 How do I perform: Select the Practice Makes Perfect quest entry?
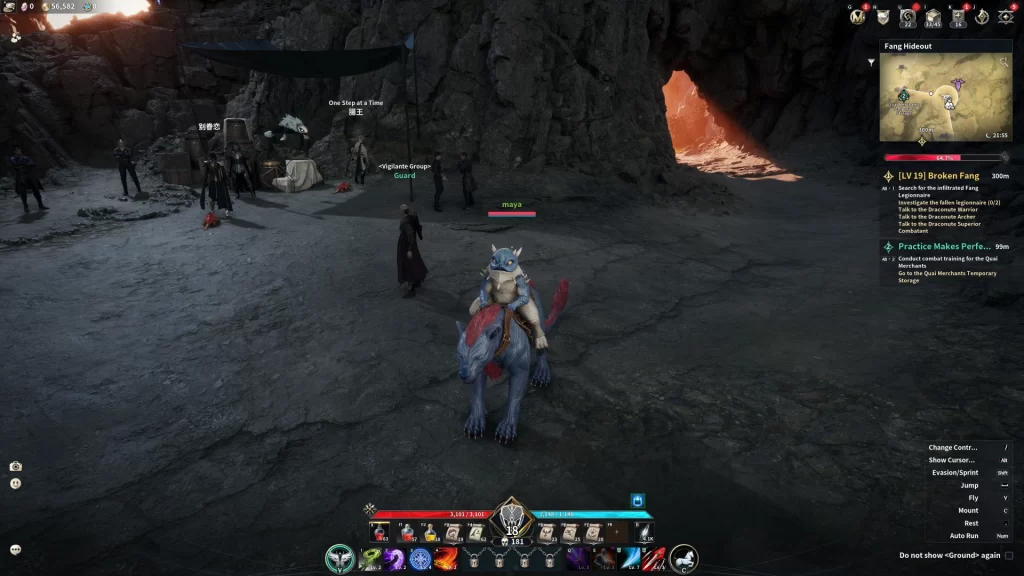(944, 246)
